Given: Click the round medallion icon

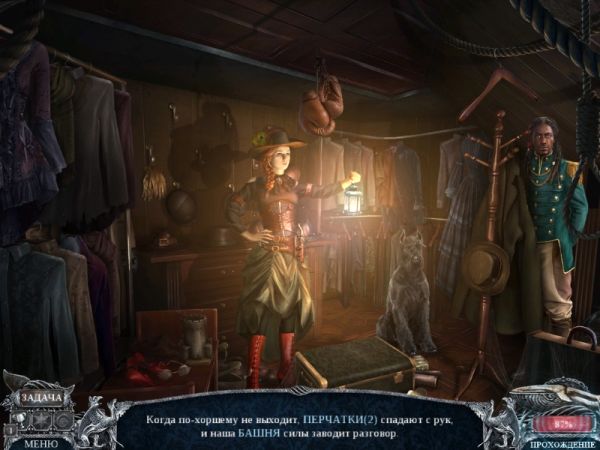Looking at the screenshot, I should [63, 419].
